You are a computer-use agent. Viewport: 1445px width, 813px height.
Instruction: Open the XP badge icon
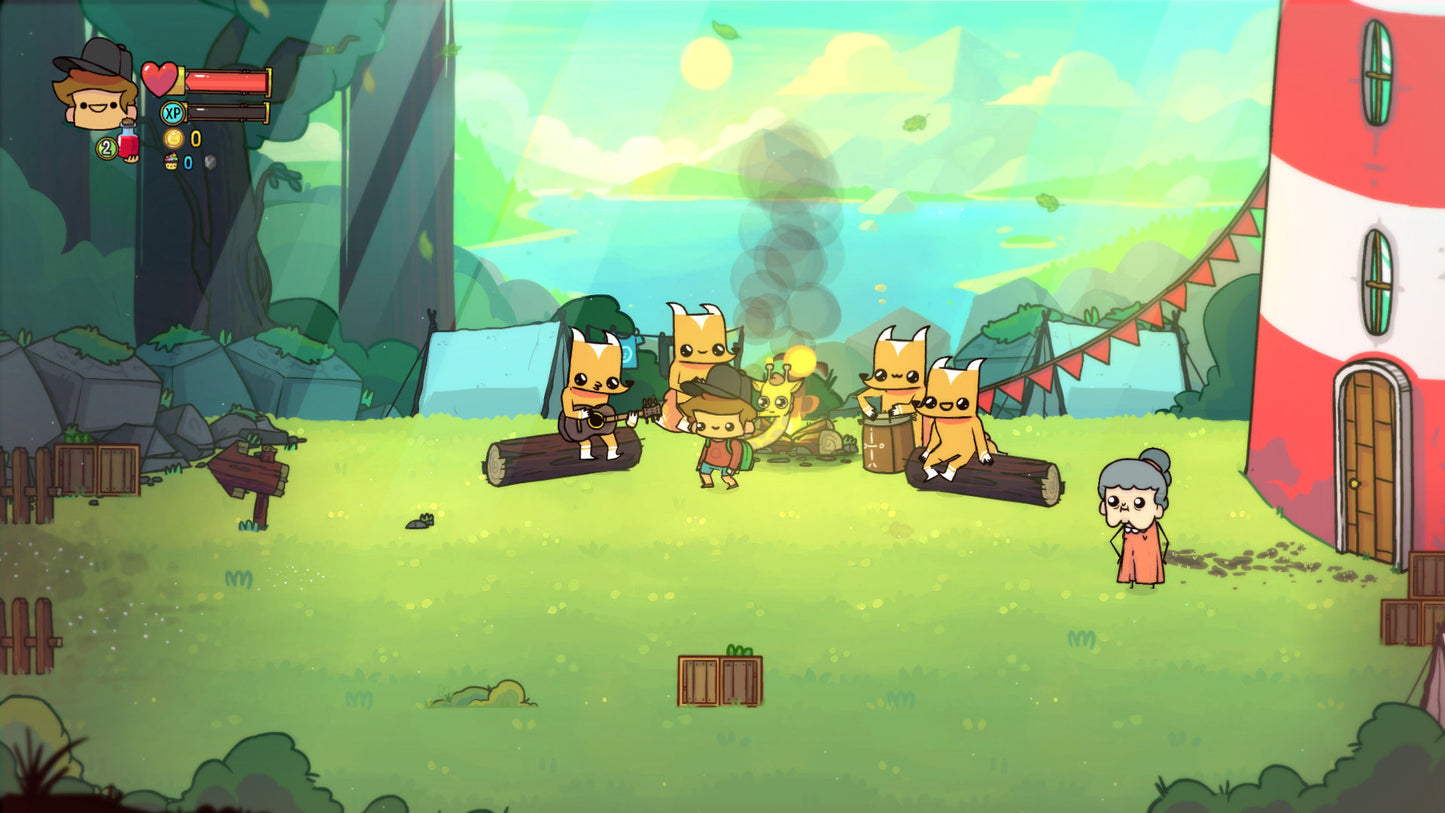(x=173, y=112)
